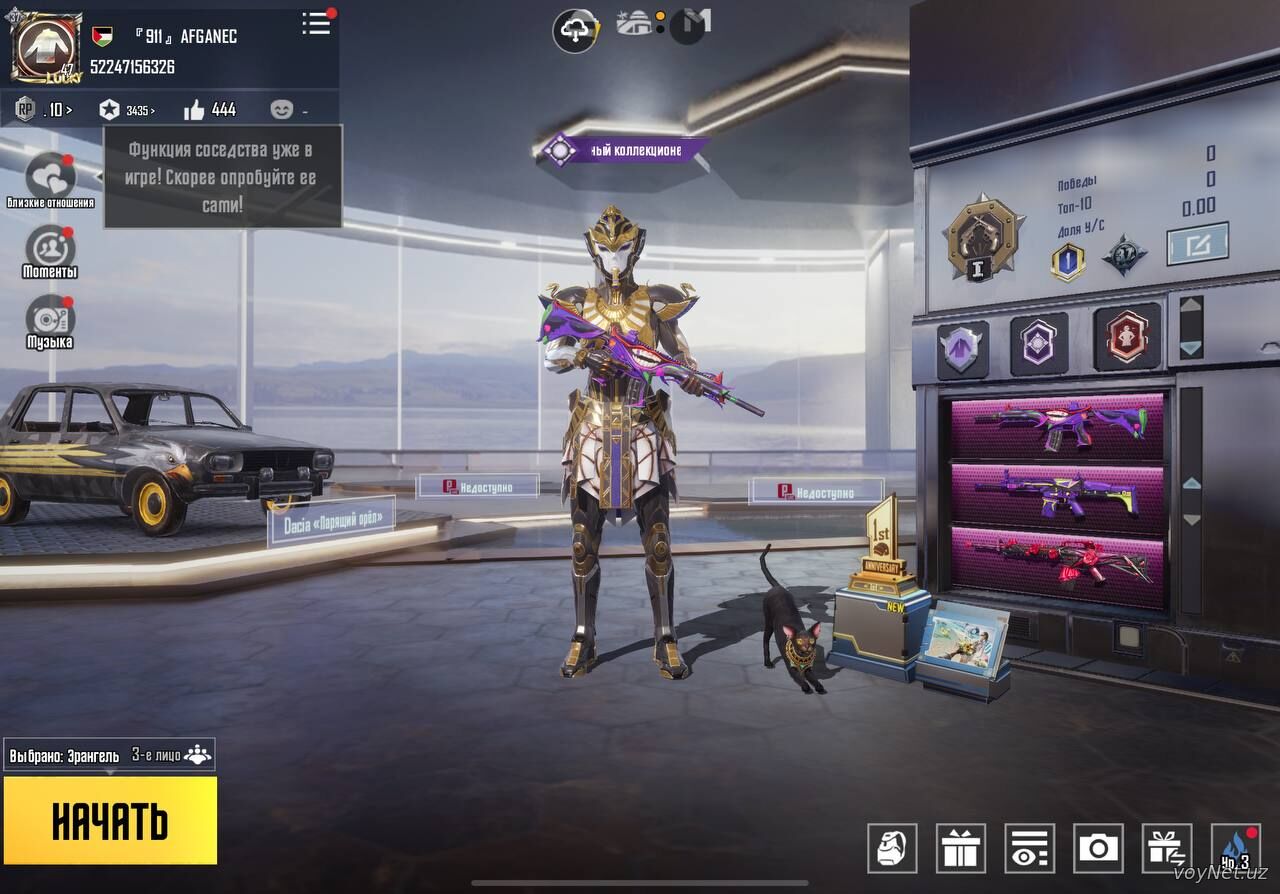
Task: Open the camera screenshot mode
Action: point(1098,848)
